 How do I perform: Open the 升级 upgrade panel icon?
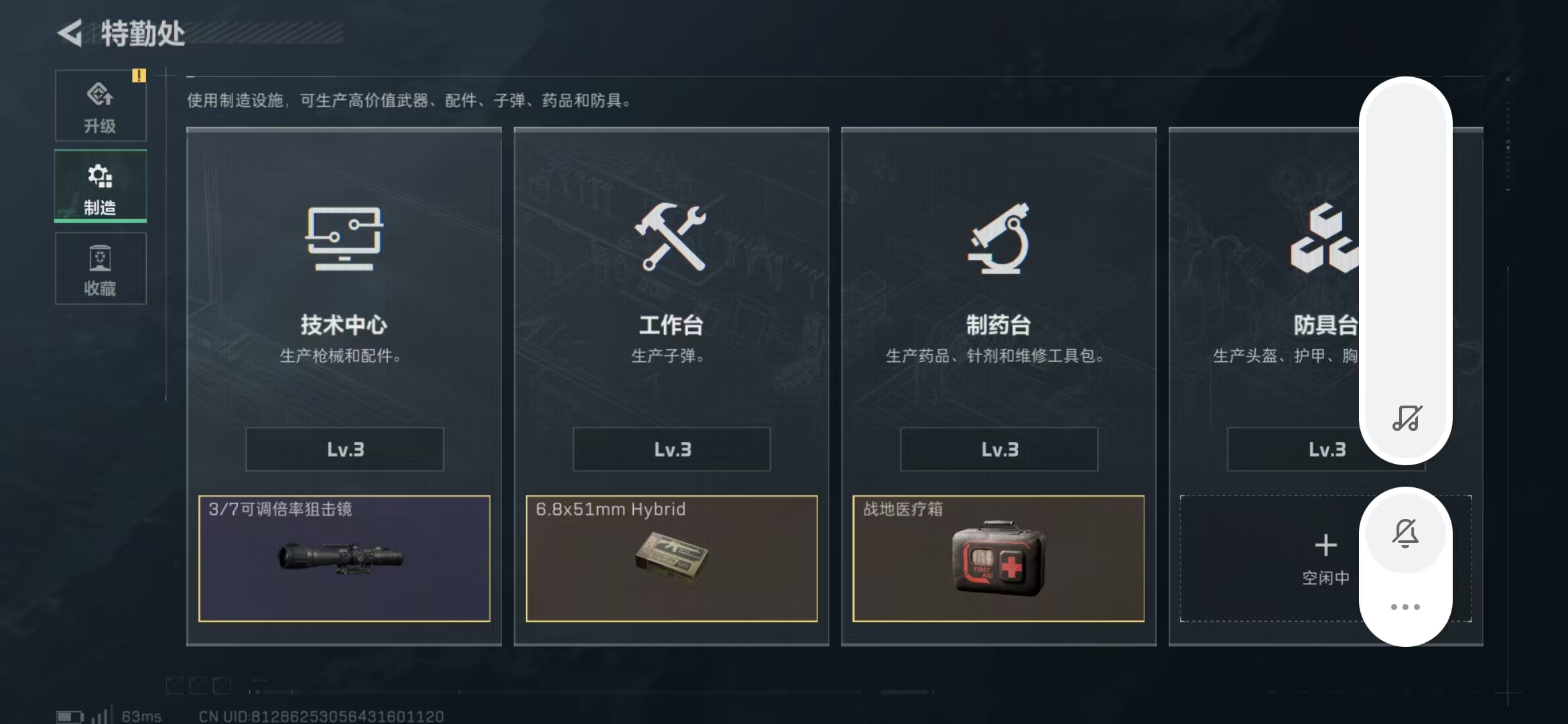click(101, 97)
